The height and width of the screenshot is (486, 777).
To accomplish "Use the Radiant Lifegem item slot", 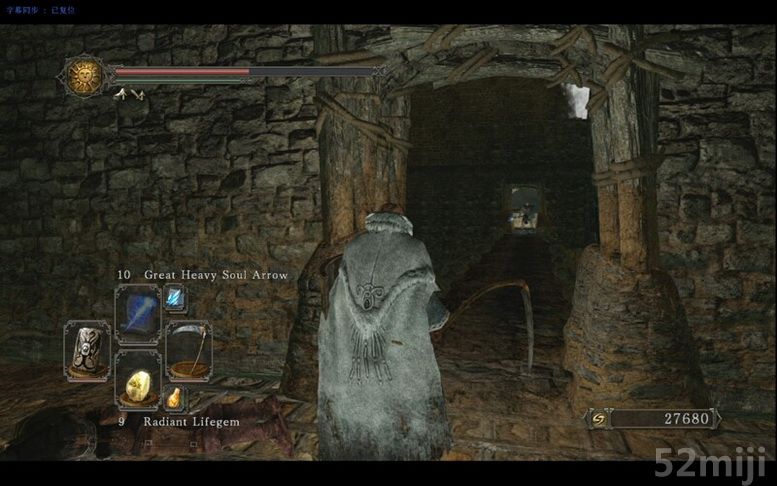I will (x=137, y=380).
